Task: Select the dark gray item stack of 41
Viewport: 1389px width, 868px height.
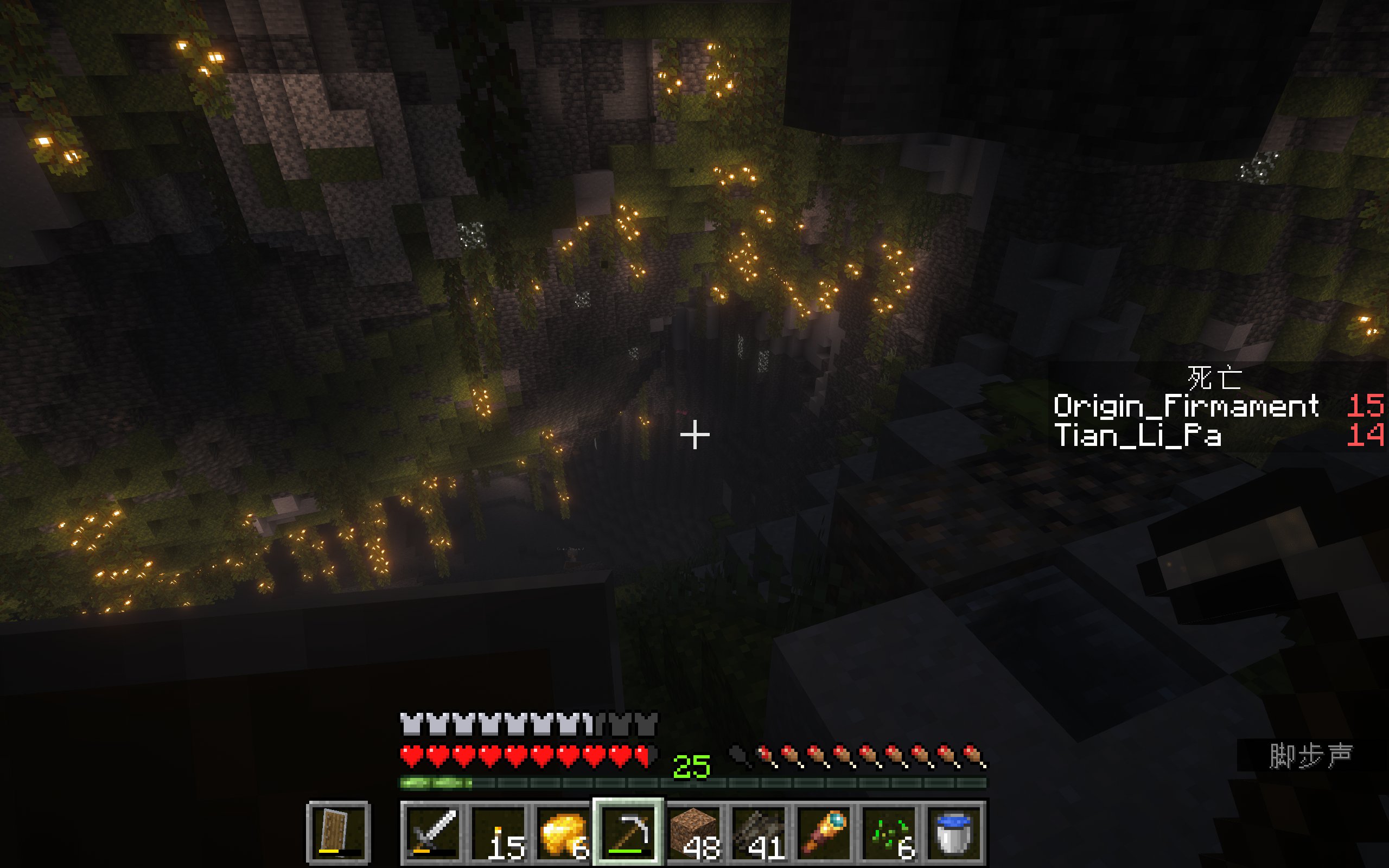Action: [x=759, y=832]
